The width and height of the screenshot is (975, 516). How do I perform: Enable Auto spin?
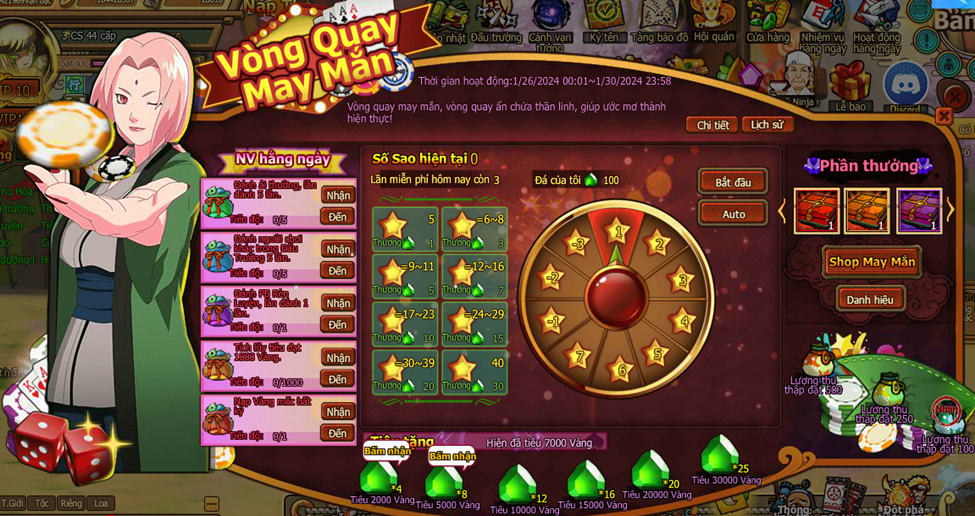point(732,214)
